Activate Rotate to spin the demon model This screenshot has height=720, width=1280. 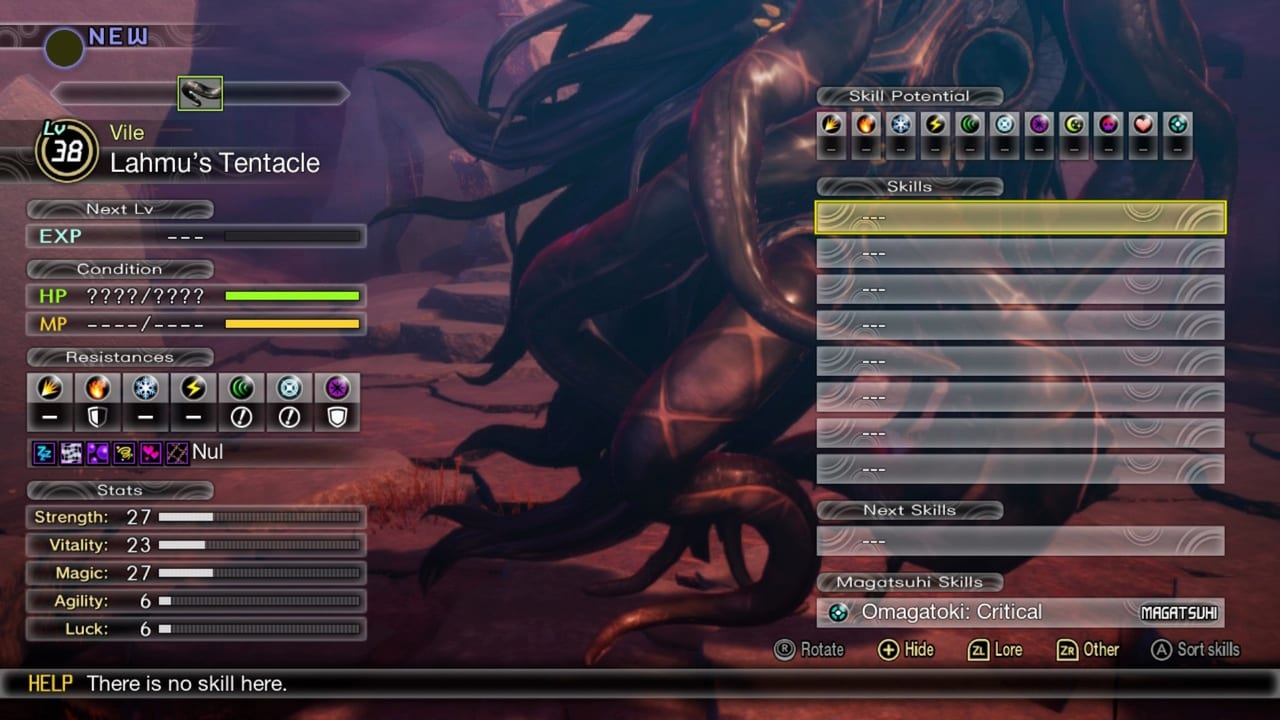[810, 650]
